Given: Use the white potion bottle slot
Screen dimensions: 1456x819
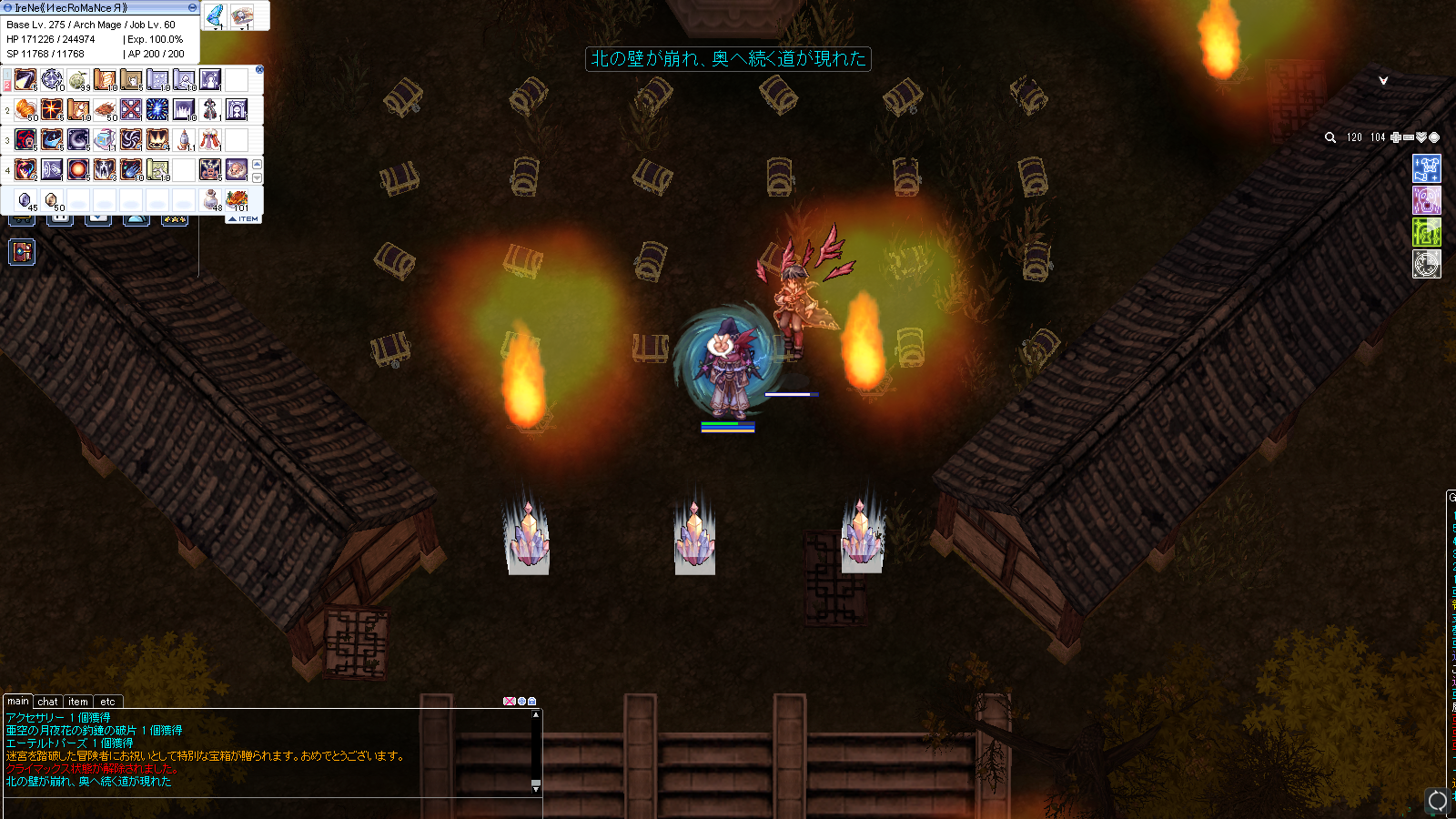Looking at the screenshot, I should click(x=211, y=199).
